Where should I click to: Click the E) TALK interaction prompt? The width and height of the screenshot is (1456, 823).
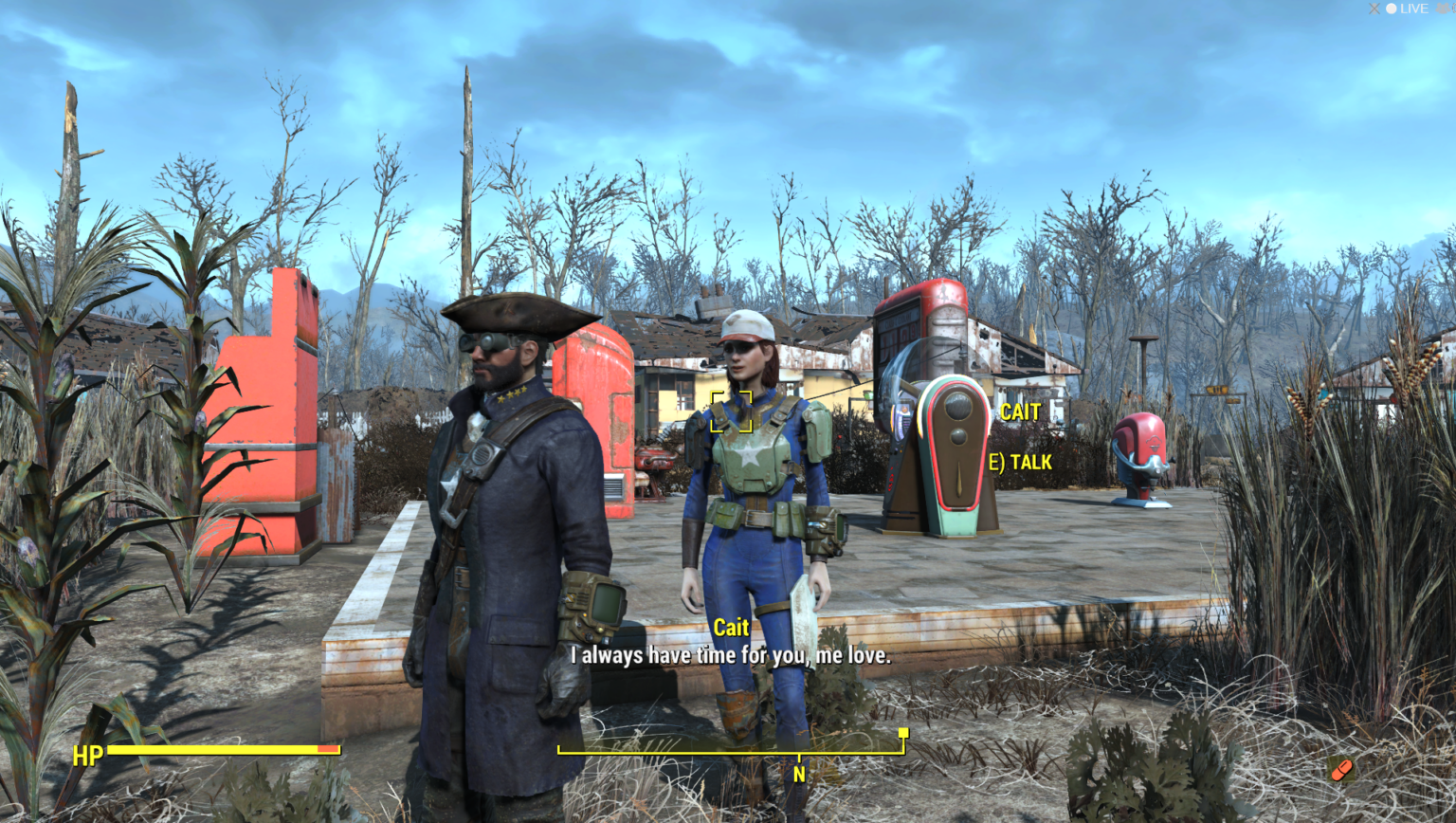click(1022, 462)
